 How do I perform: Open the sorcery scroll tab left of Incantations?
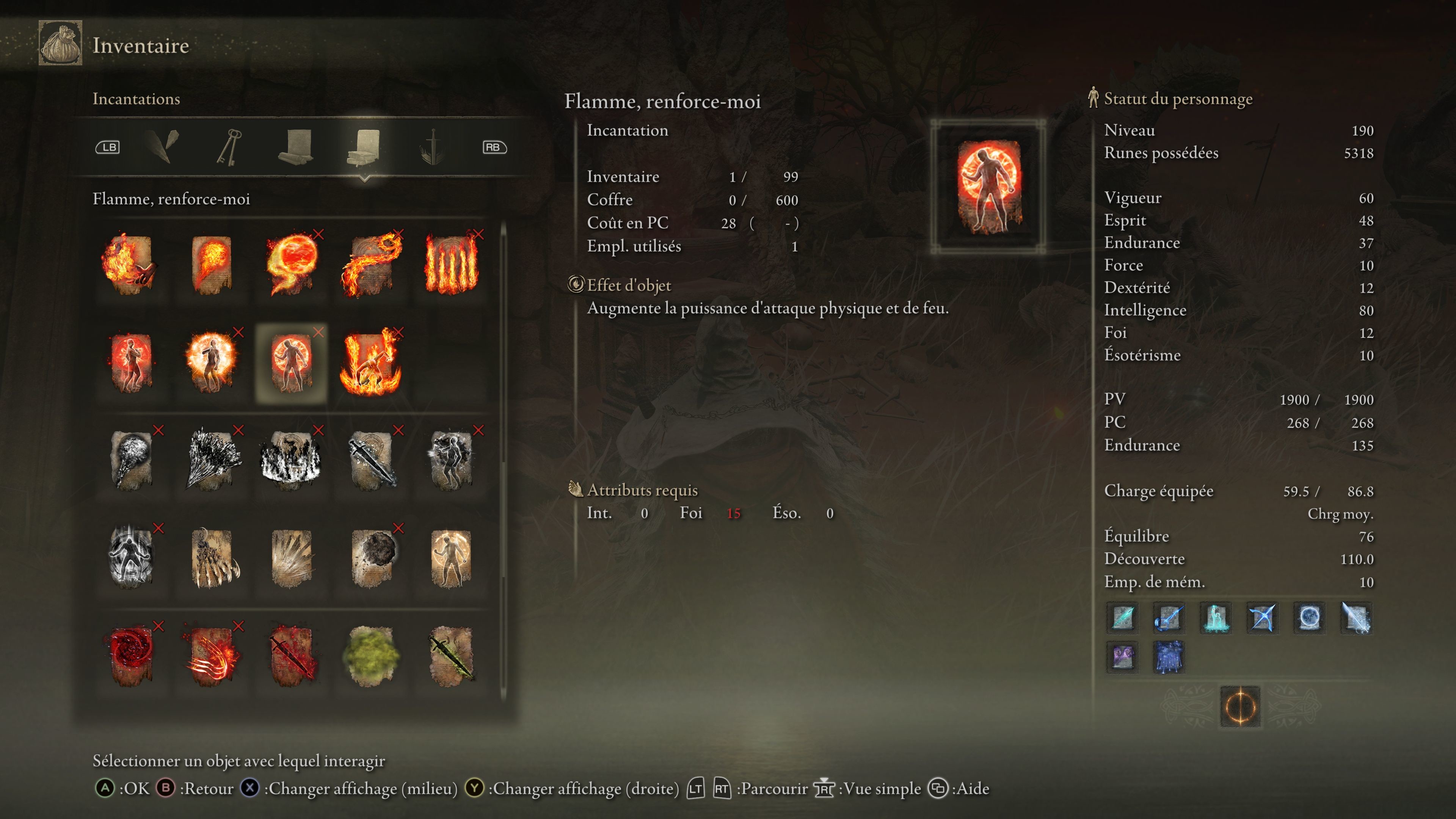pyautogui.click(x=296, y=147)
